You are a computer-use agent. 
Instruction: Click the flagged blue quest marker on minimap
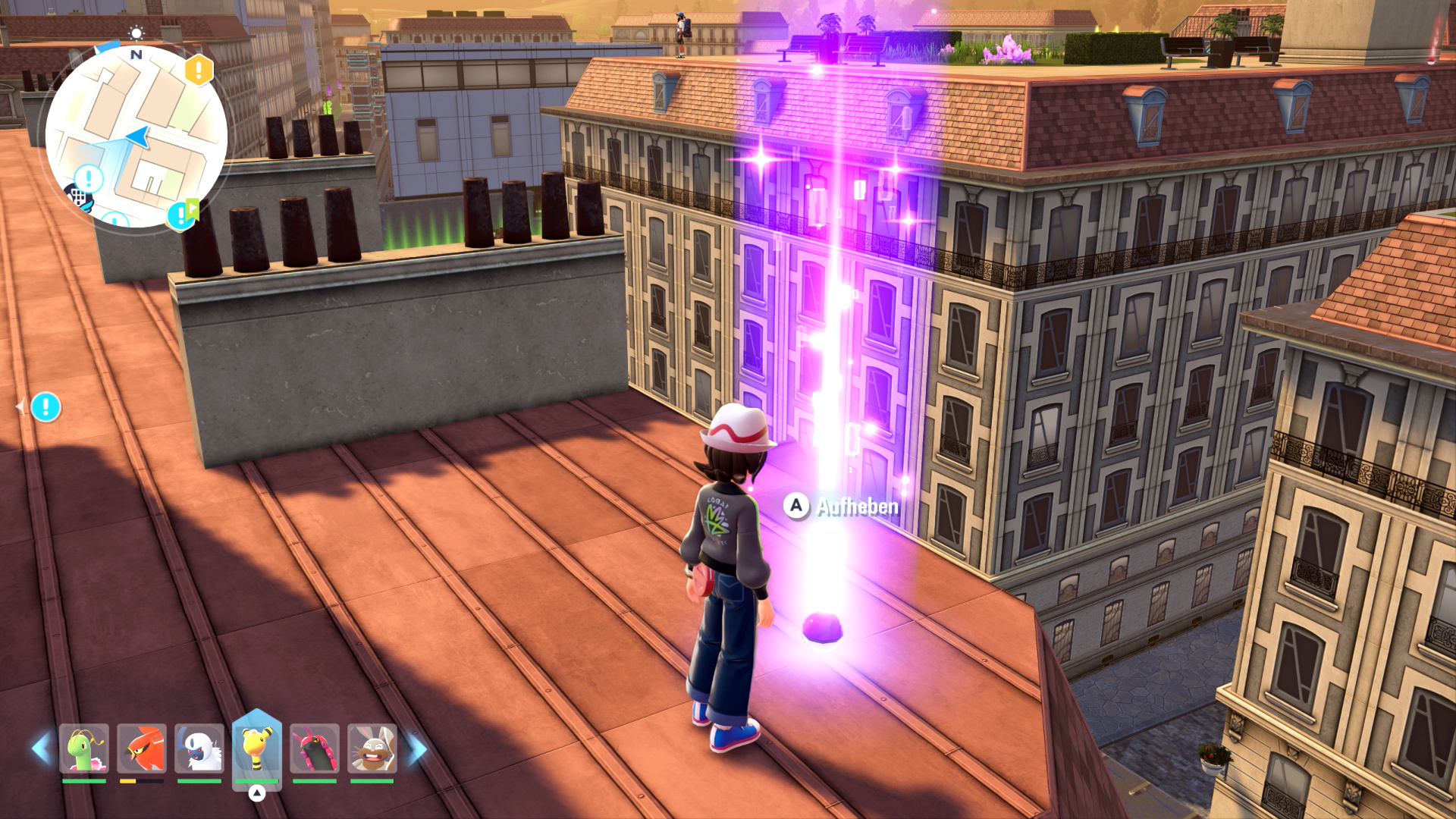point(182,215)
